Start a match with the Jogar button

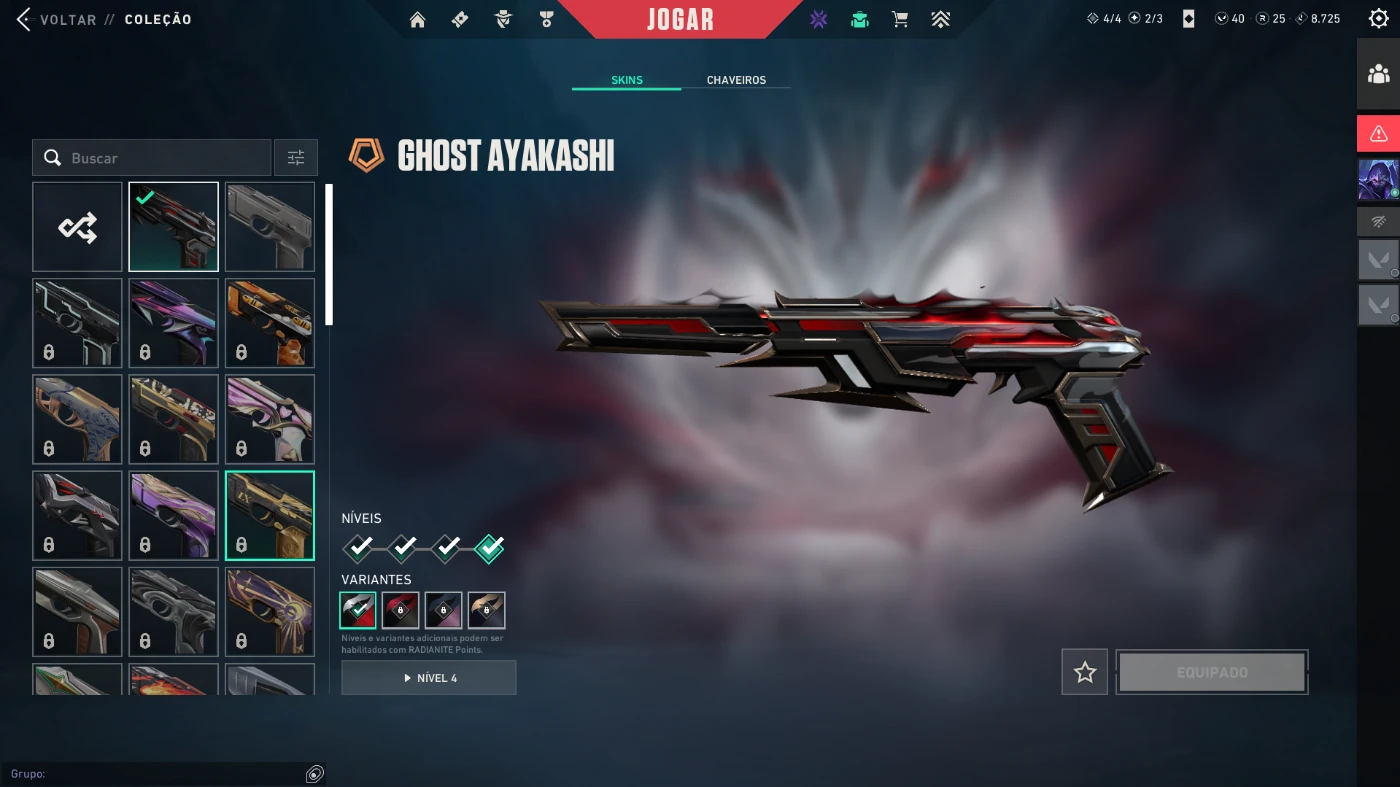[x=680, y=19]
